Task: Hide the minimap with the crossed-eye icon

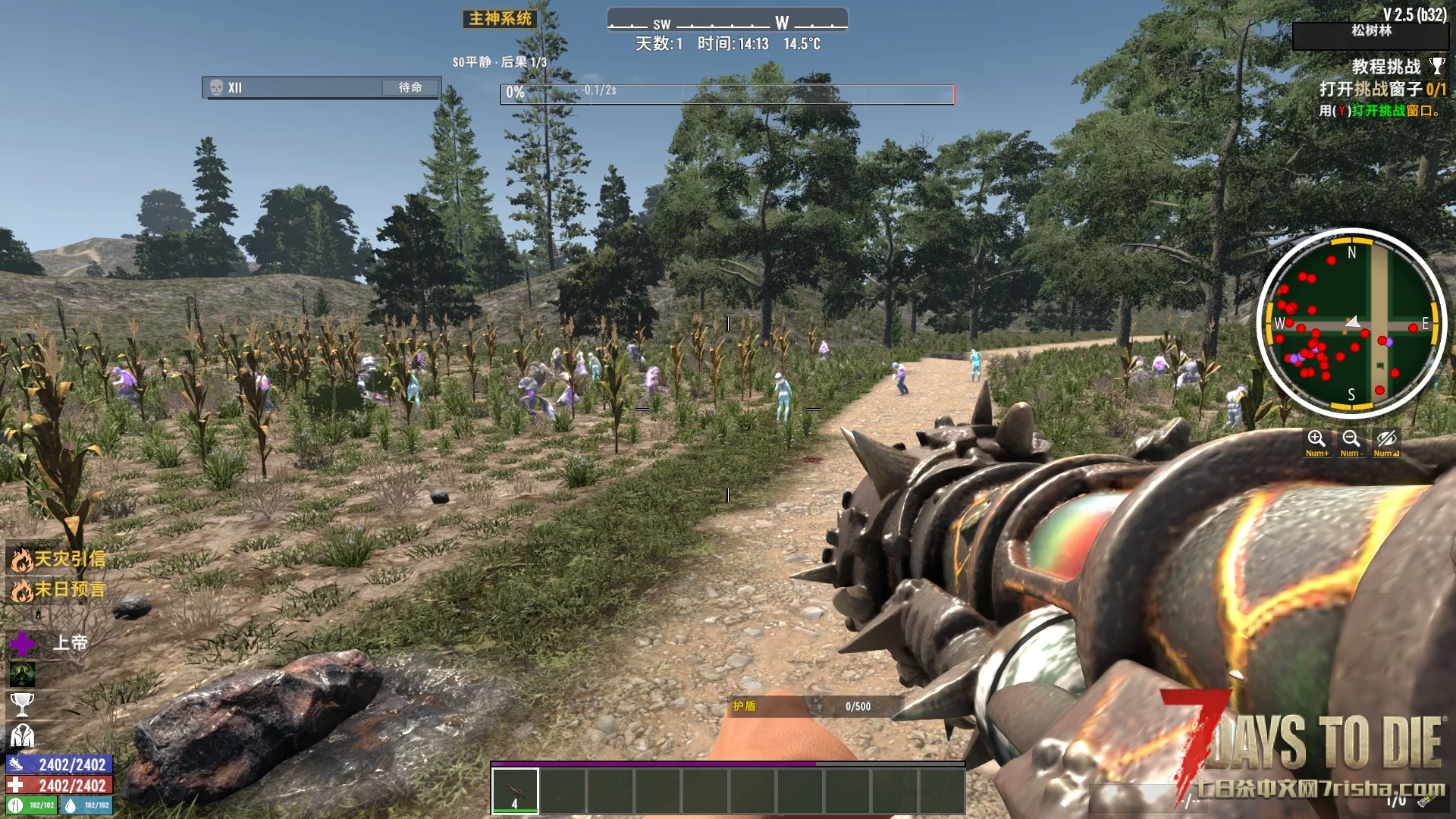Action: click(1386, 440)
